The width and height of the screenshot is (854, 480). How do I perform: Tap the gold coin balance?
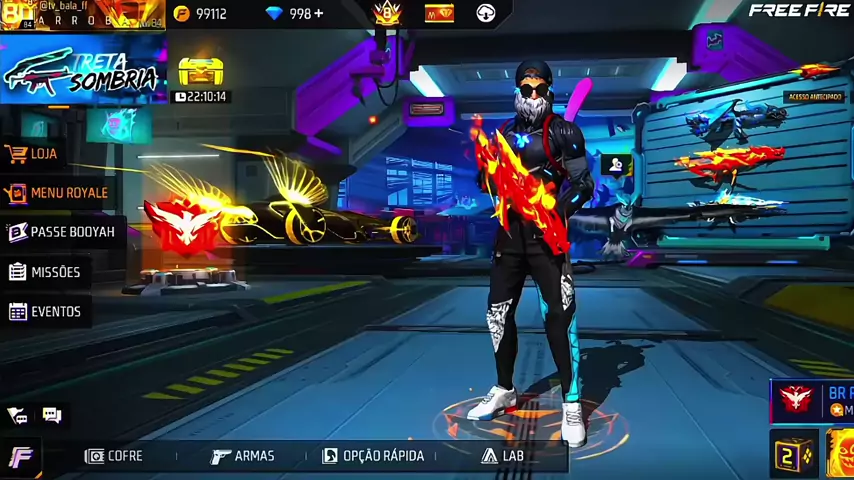[200, 14]
